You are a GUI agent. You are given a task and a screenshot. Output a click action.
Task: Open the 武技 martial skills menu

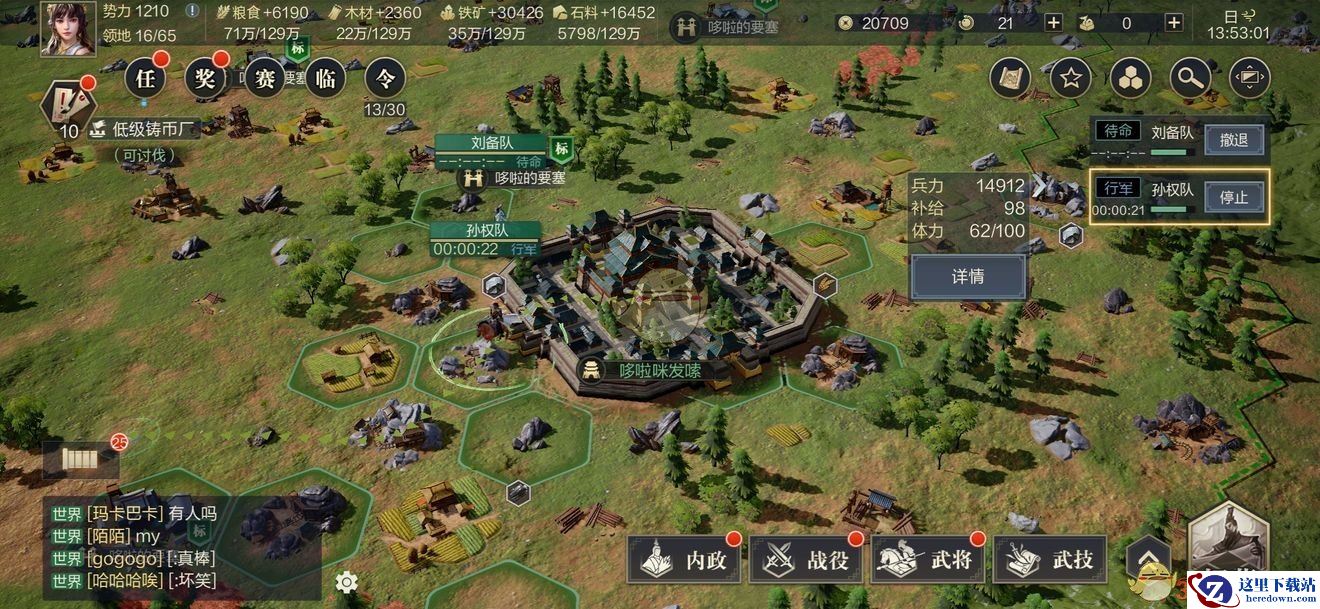(x=1050, y=560)
